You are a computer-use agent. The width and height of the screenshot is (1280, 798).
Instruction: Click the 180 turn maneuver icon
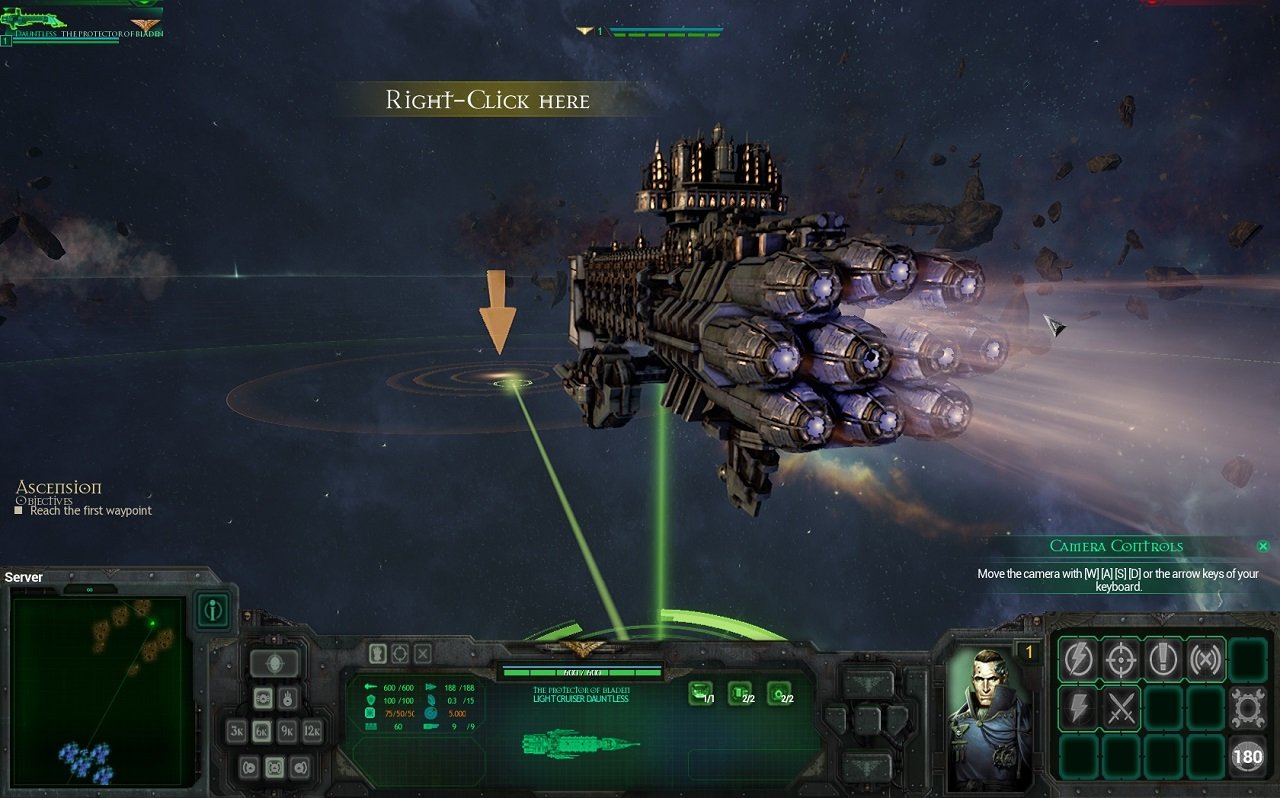(x=1248, y=755)
